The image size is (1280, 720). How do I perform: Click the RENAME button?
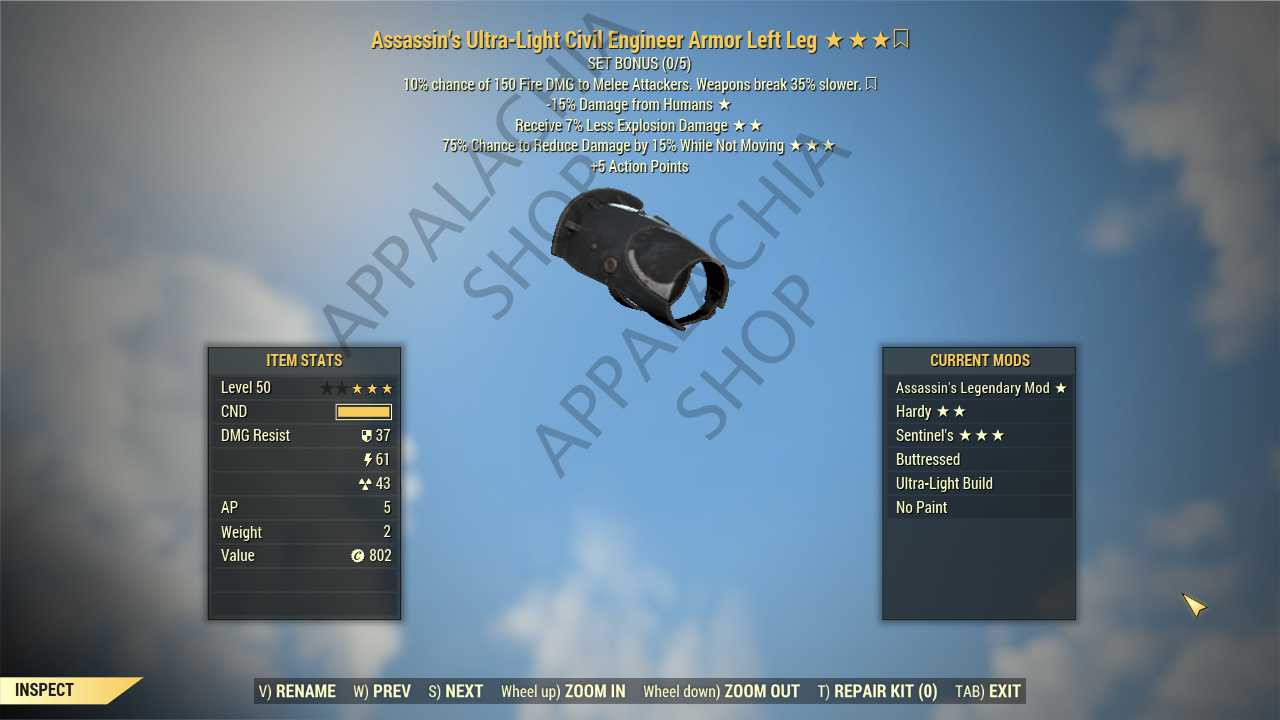tap(297, 691)
